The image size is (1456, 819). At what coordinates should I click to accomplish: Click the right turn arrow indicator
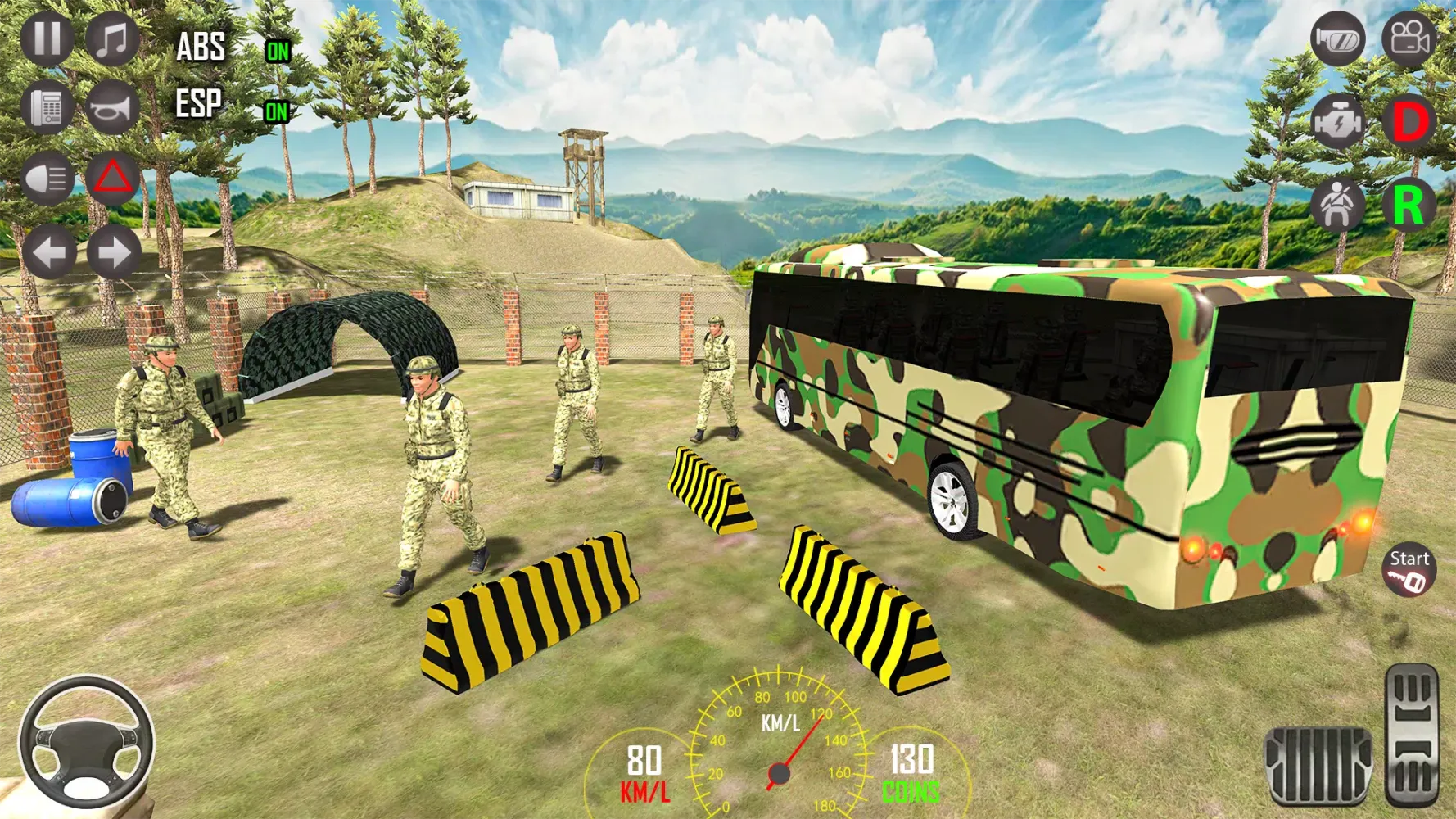point(114,251)
